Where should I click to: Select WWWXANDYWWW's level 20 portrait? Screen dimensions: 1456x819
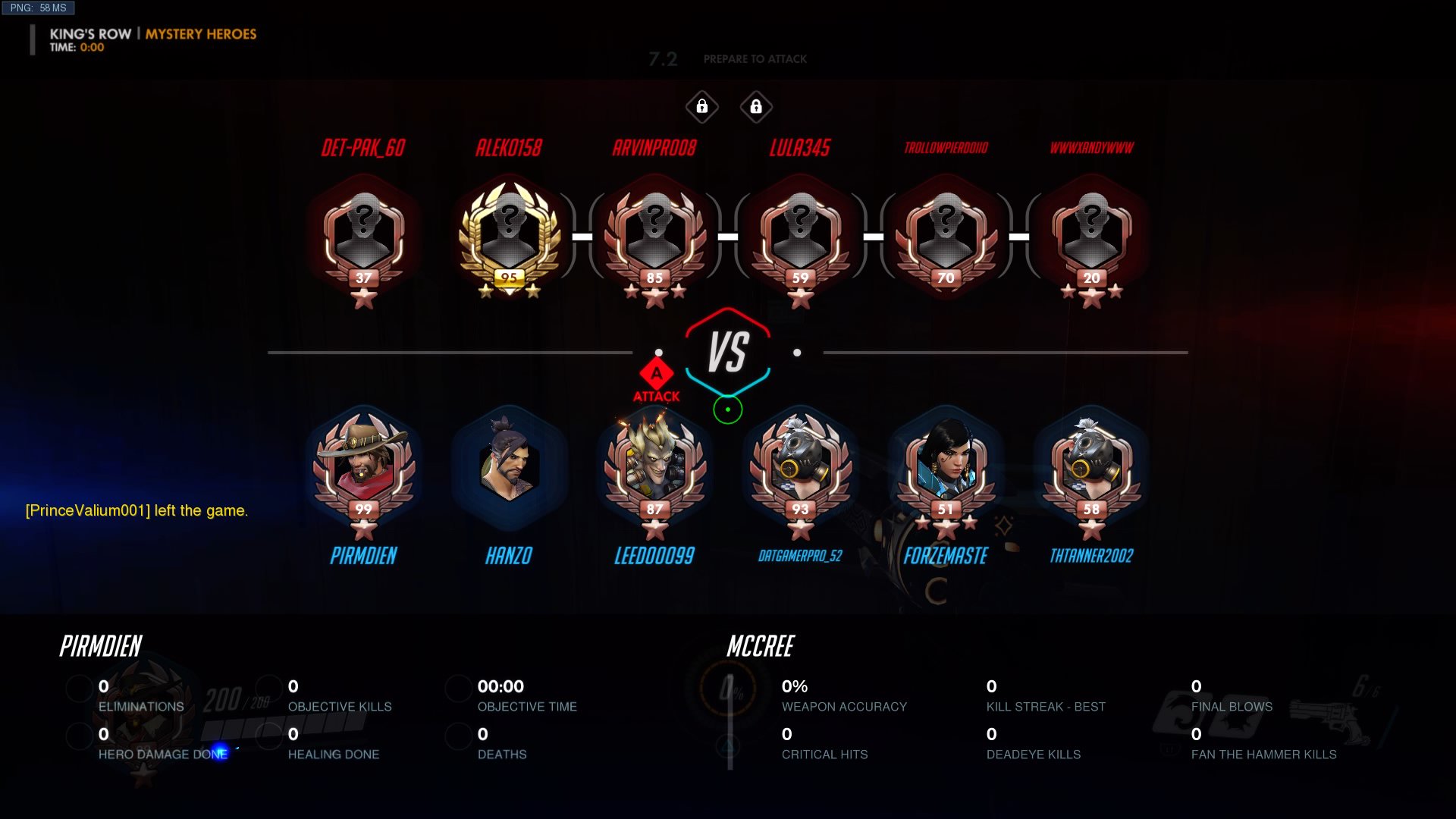[x=1091, y=233]
